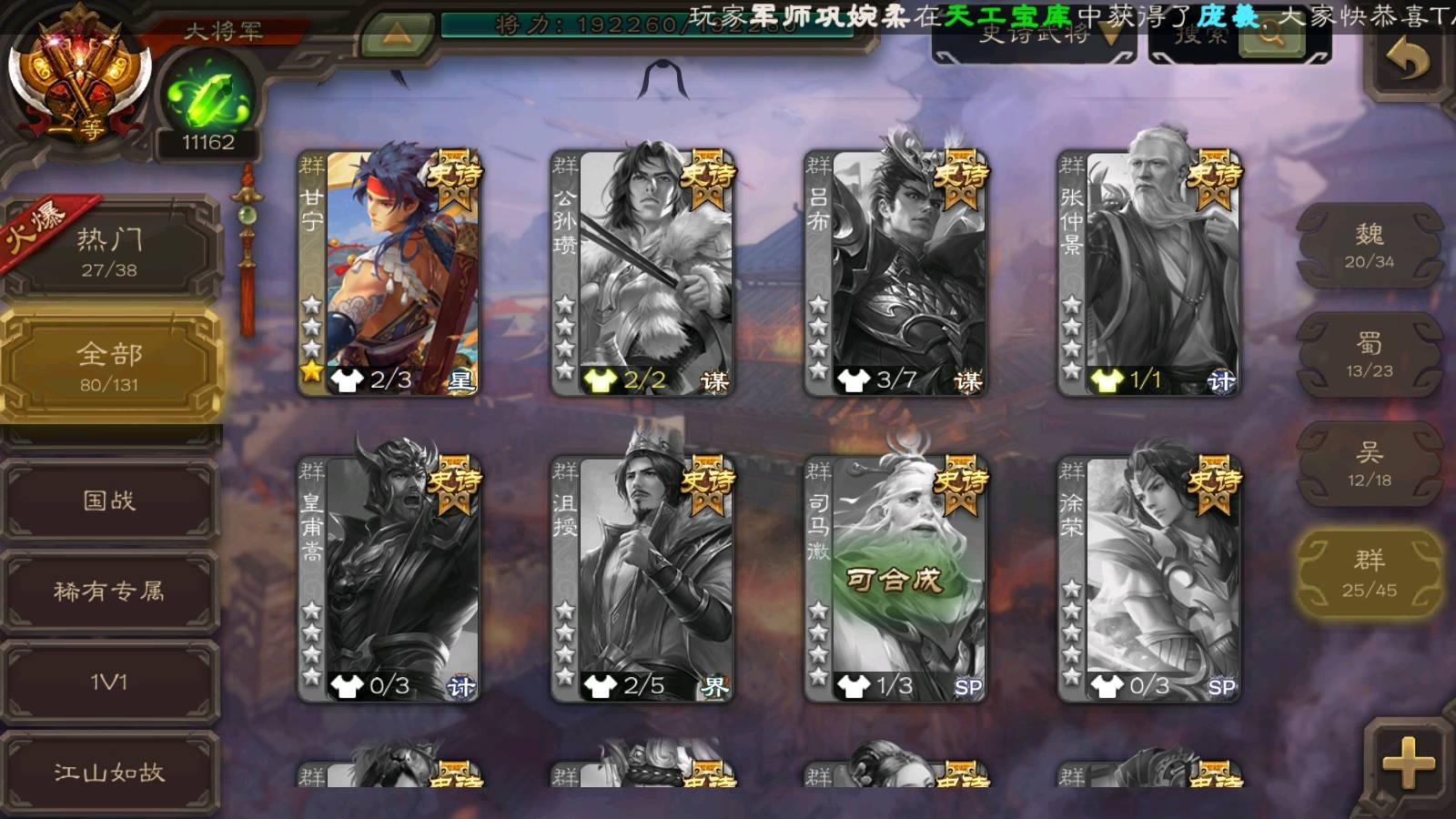The height and width of the screenshot is (819, 1456).
Task: Select the 甘宁 hero card
Action: [389, 273]
